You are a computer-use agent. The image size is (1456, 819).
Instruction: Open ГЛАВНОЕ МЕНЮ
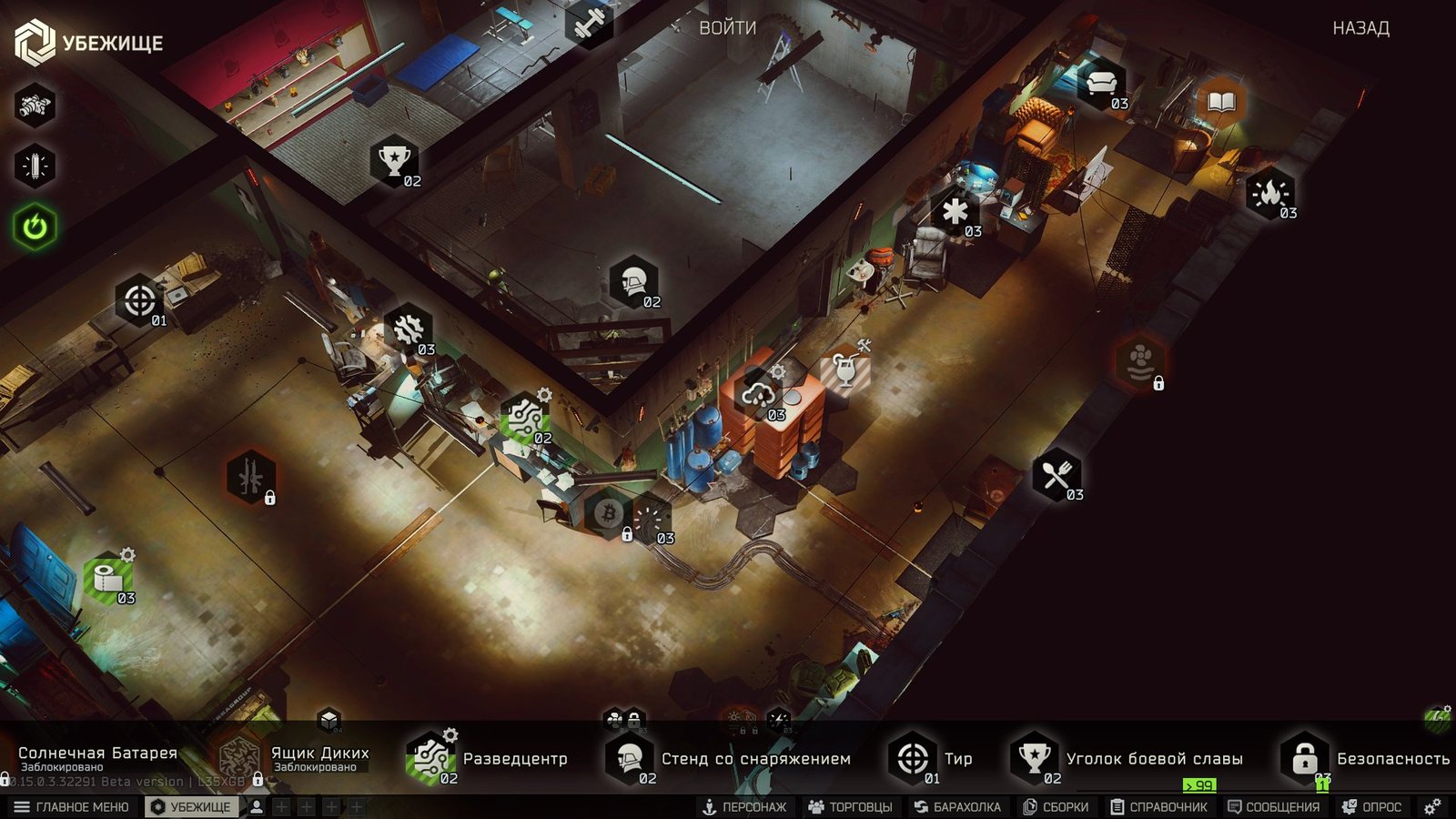click(72, 807)
